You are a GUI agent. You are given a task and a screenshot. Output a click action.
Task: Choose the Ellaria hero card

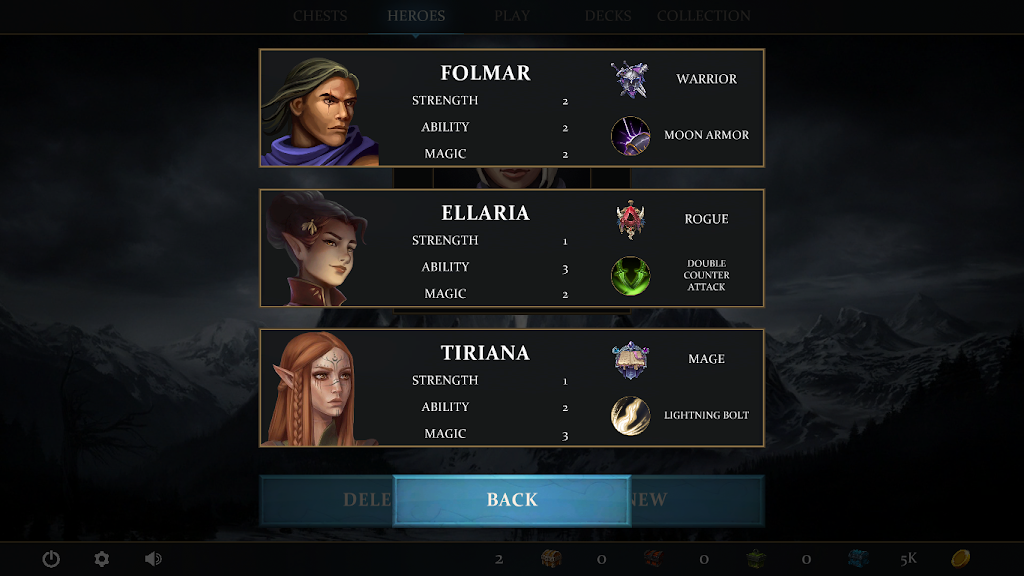pos(512,248)
